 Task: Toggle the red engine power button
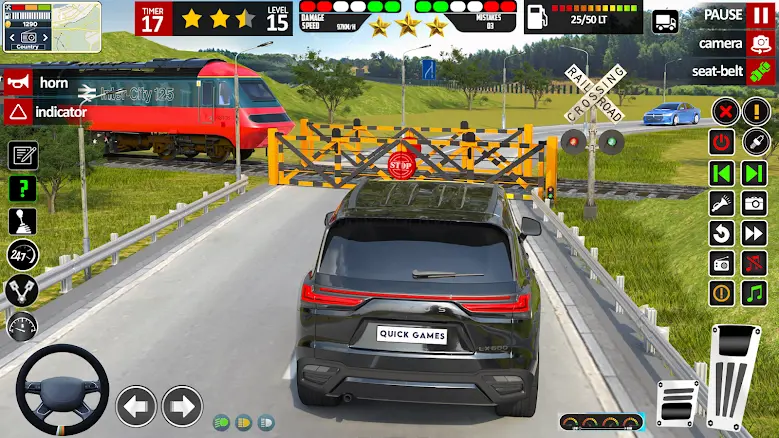point(722,141)
